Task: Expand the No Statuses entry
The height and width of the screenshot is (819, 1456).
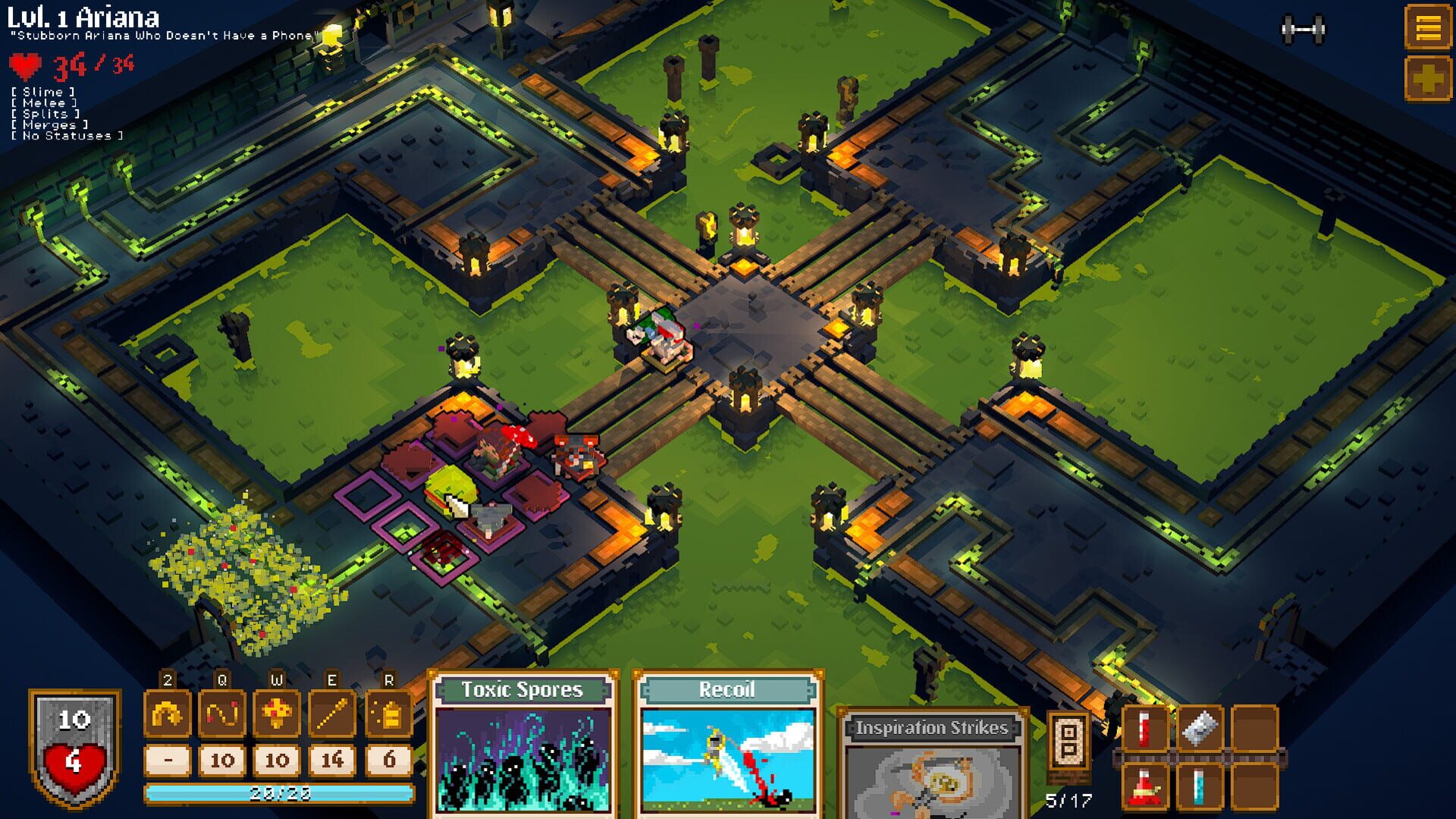Action: pos(67,136)
